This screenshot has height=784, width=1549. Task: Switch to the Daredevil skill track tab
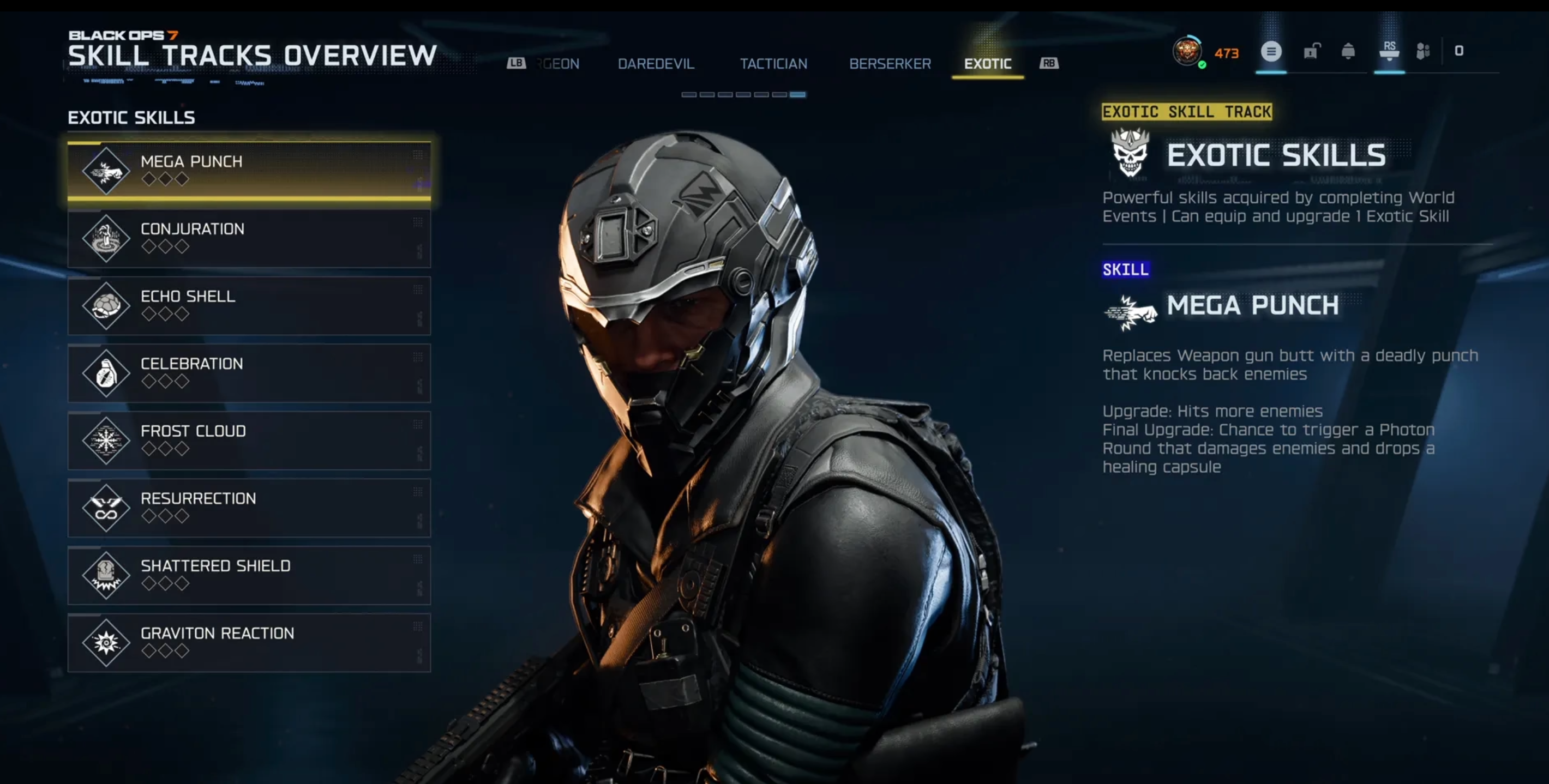656,64
